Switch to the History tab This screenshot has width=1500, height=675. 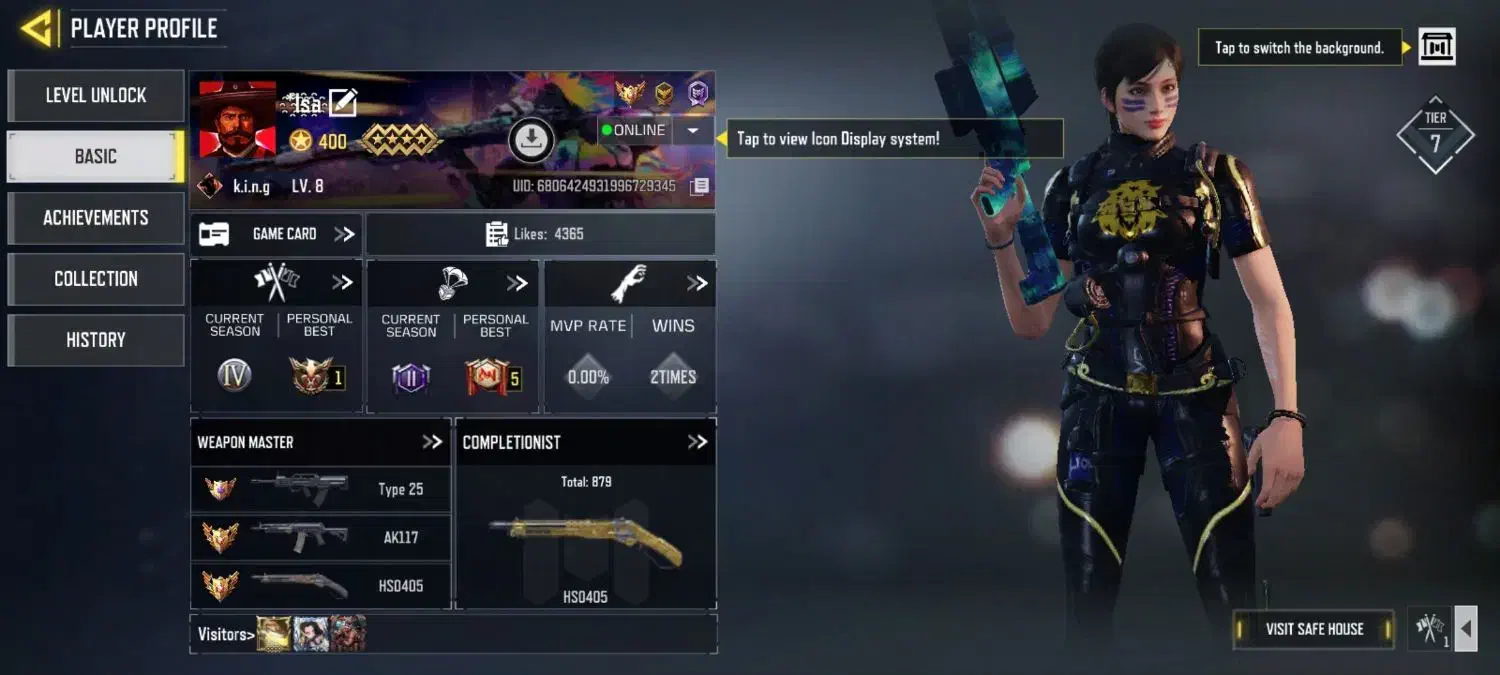[96, 340]
